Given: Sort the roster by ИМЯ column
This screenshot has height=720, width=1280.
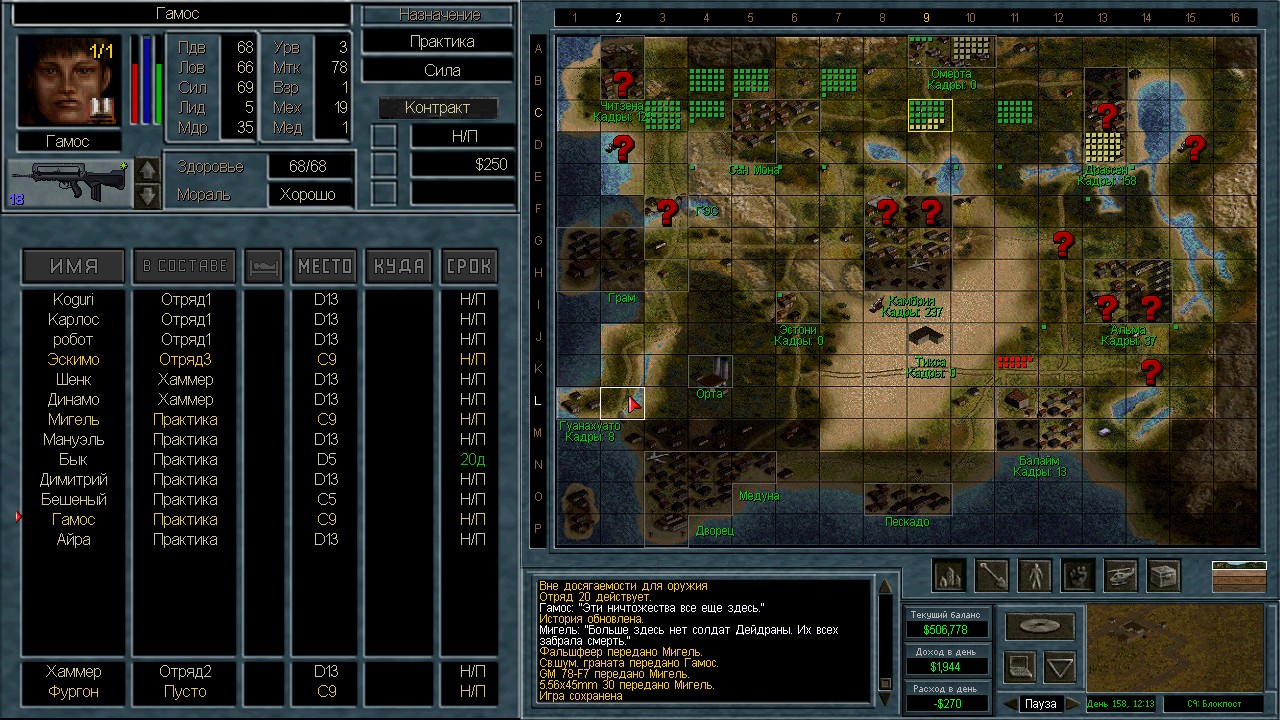Looking at the screenshot, I should [x=74, y=266].
